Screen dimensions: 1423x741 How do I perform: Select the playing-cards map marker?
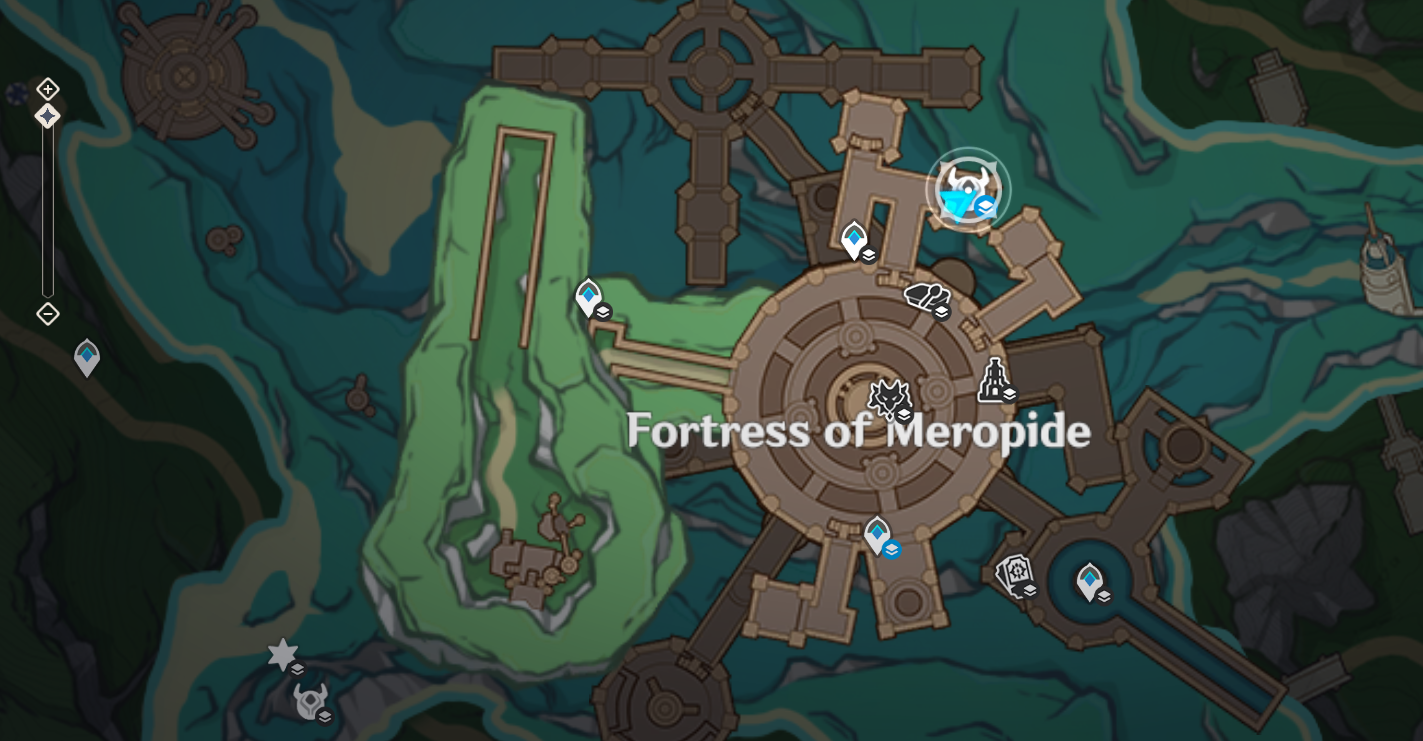coord(1015,575)
